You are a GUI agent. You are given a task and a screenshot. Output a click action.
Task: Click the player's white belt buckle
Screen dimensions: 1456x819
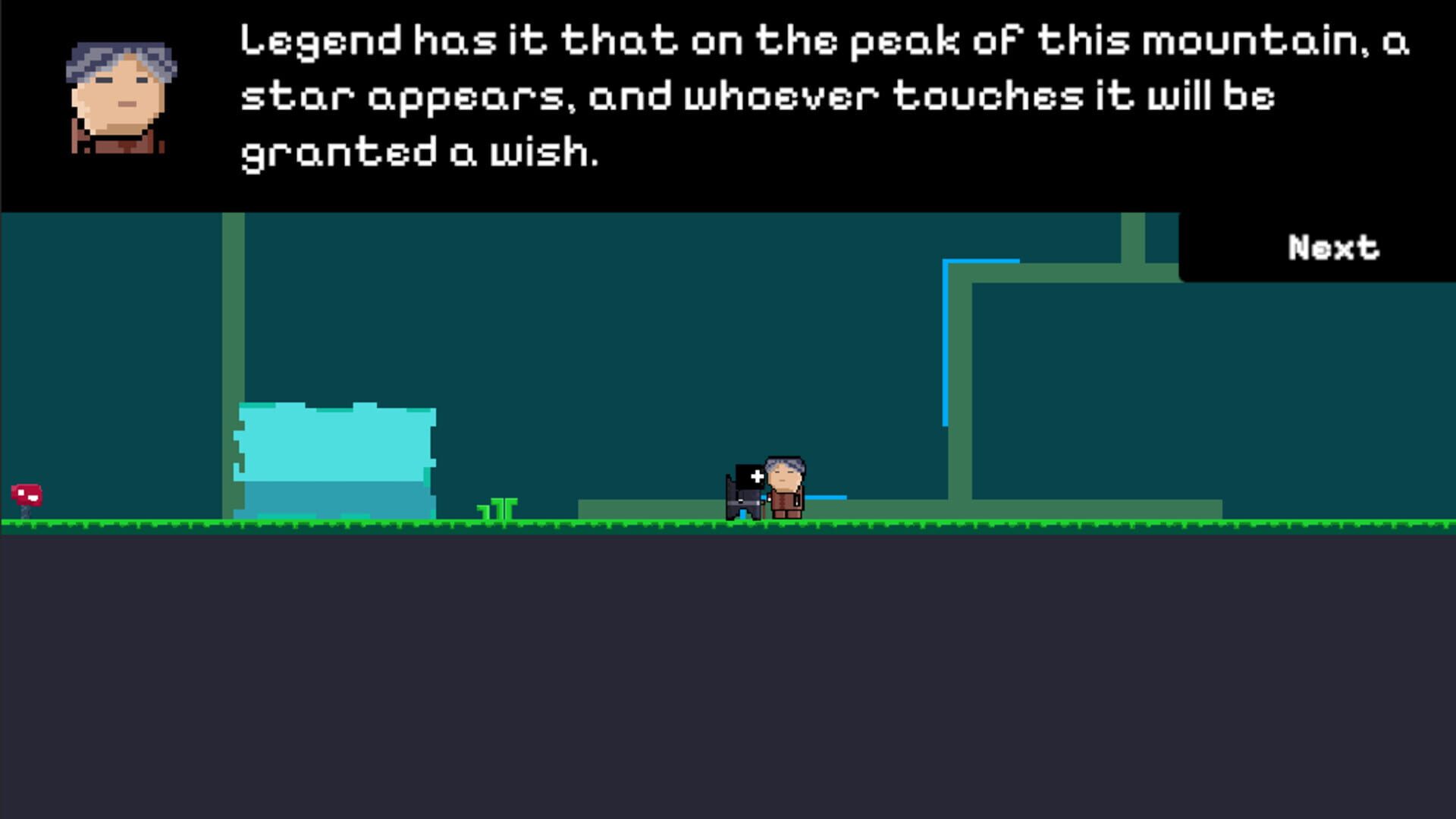tap(742, 501)
